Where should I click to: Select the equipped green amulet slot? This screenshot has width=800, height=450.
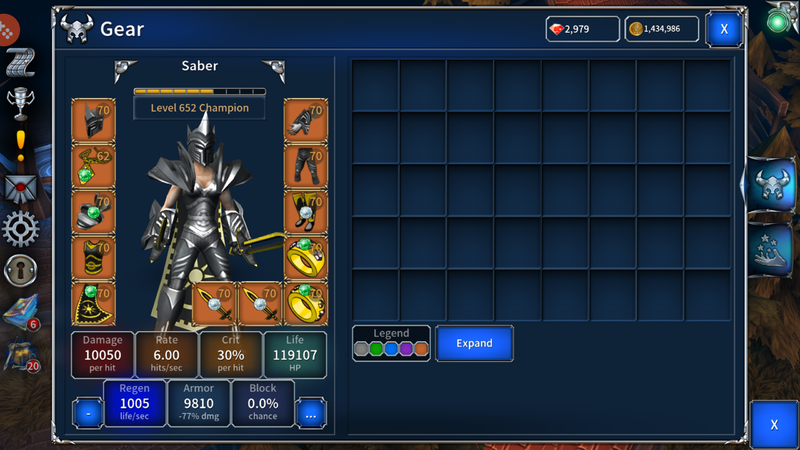93,166
